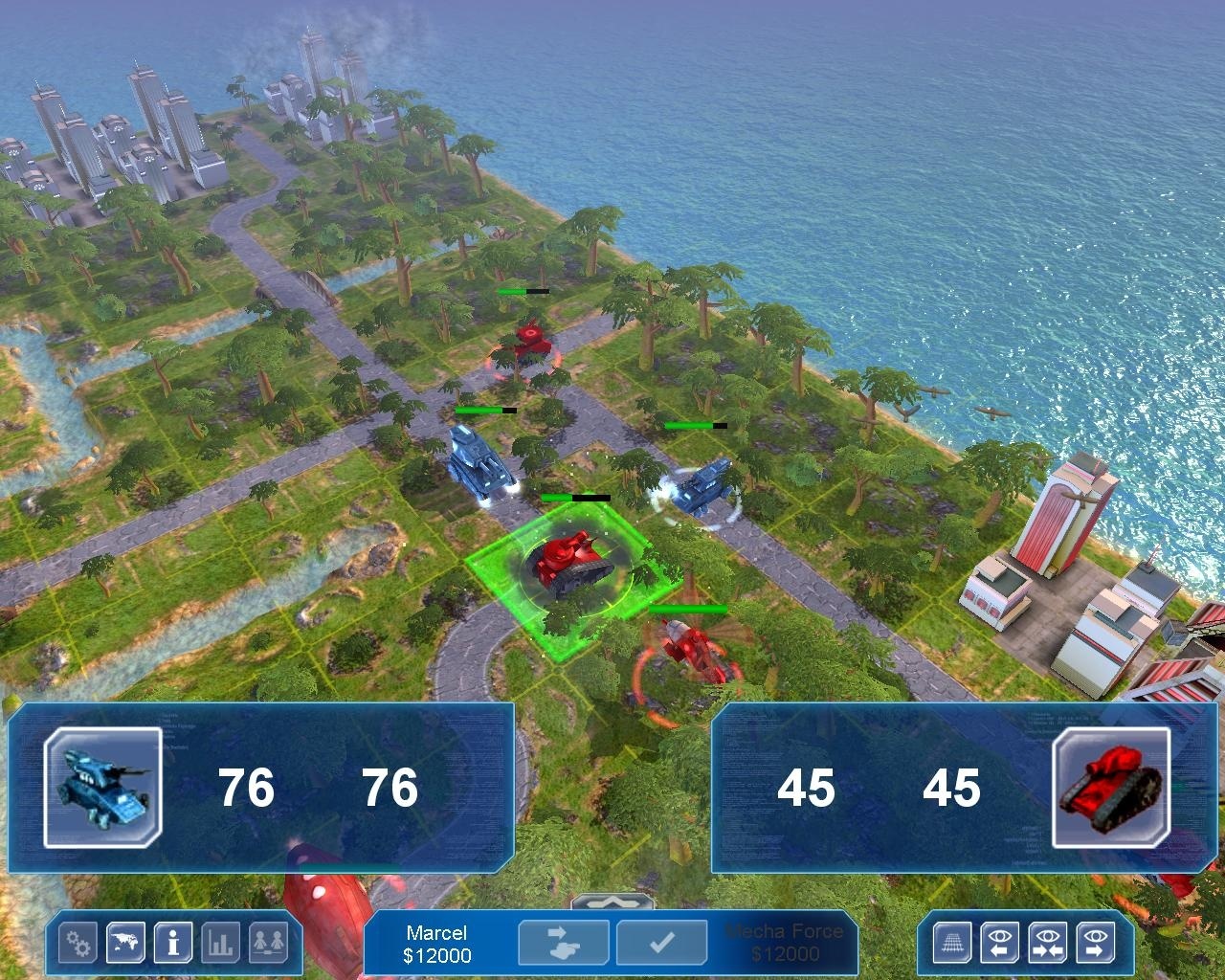The width and height of the screenshot is (1225, 980).
Task: Toggle the eye-right camera view icon
Action: coord(1095,943)
